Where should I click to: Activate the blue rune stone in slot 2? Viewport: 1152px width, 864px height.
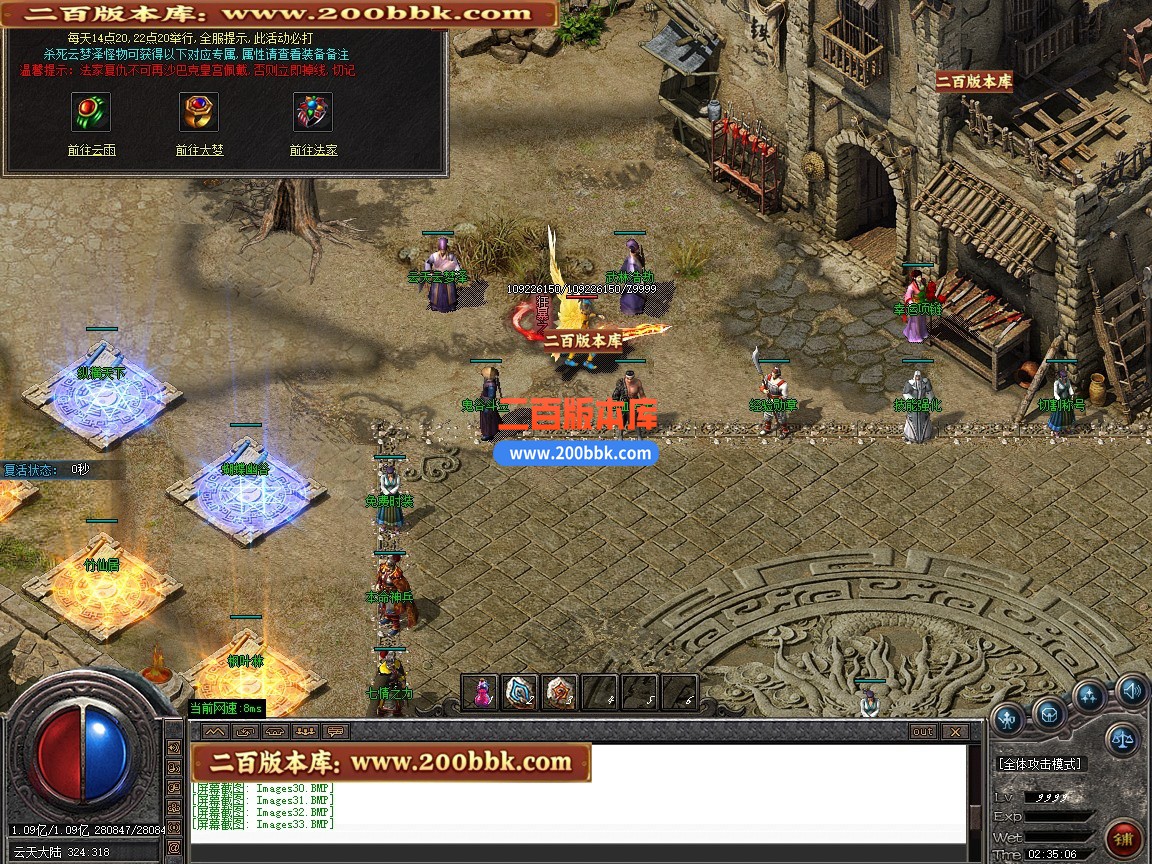(520, 692)
